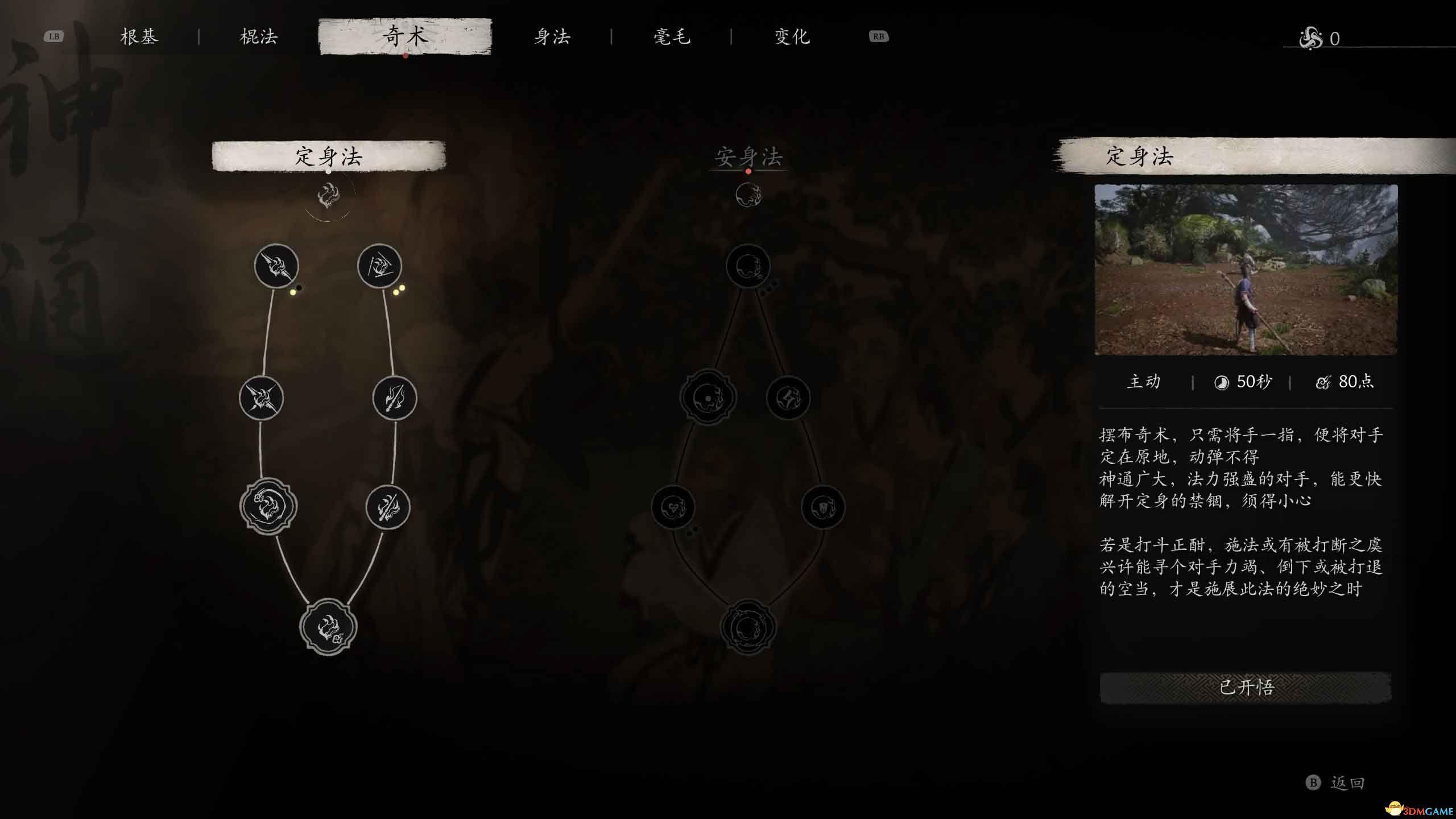The width and height of the screenshot is (1456, 819).
Task: Switch to the 根基 tab
Action: [139, 36]
